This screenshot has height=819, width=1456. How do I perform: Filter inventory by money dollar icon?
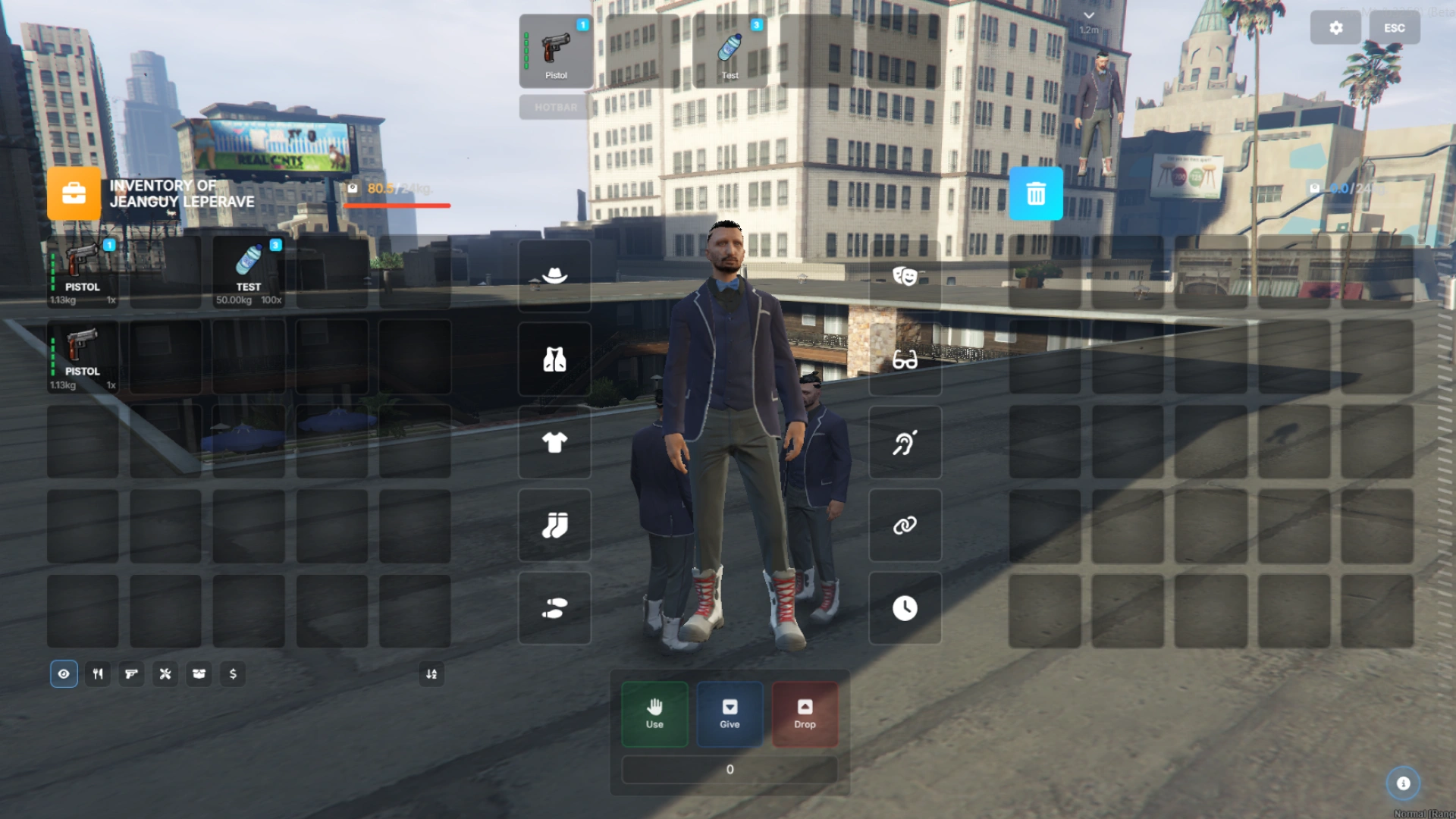click(233, 673)
